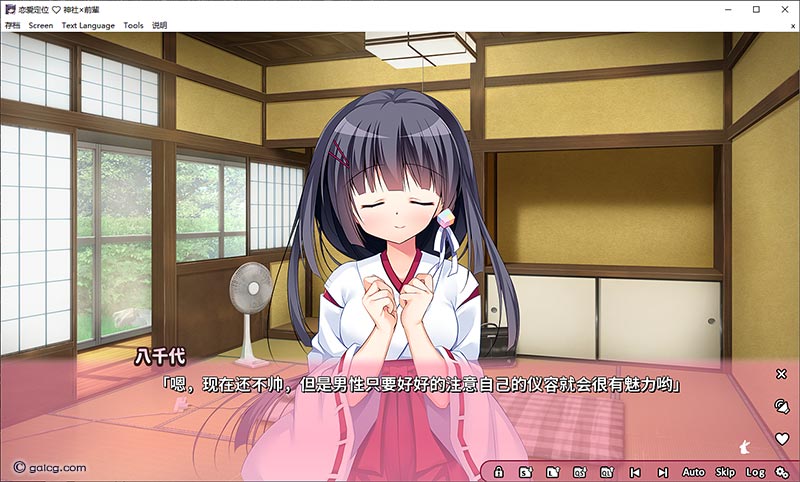
Task: Use the QL quick load icon
Action: (606, 471)
